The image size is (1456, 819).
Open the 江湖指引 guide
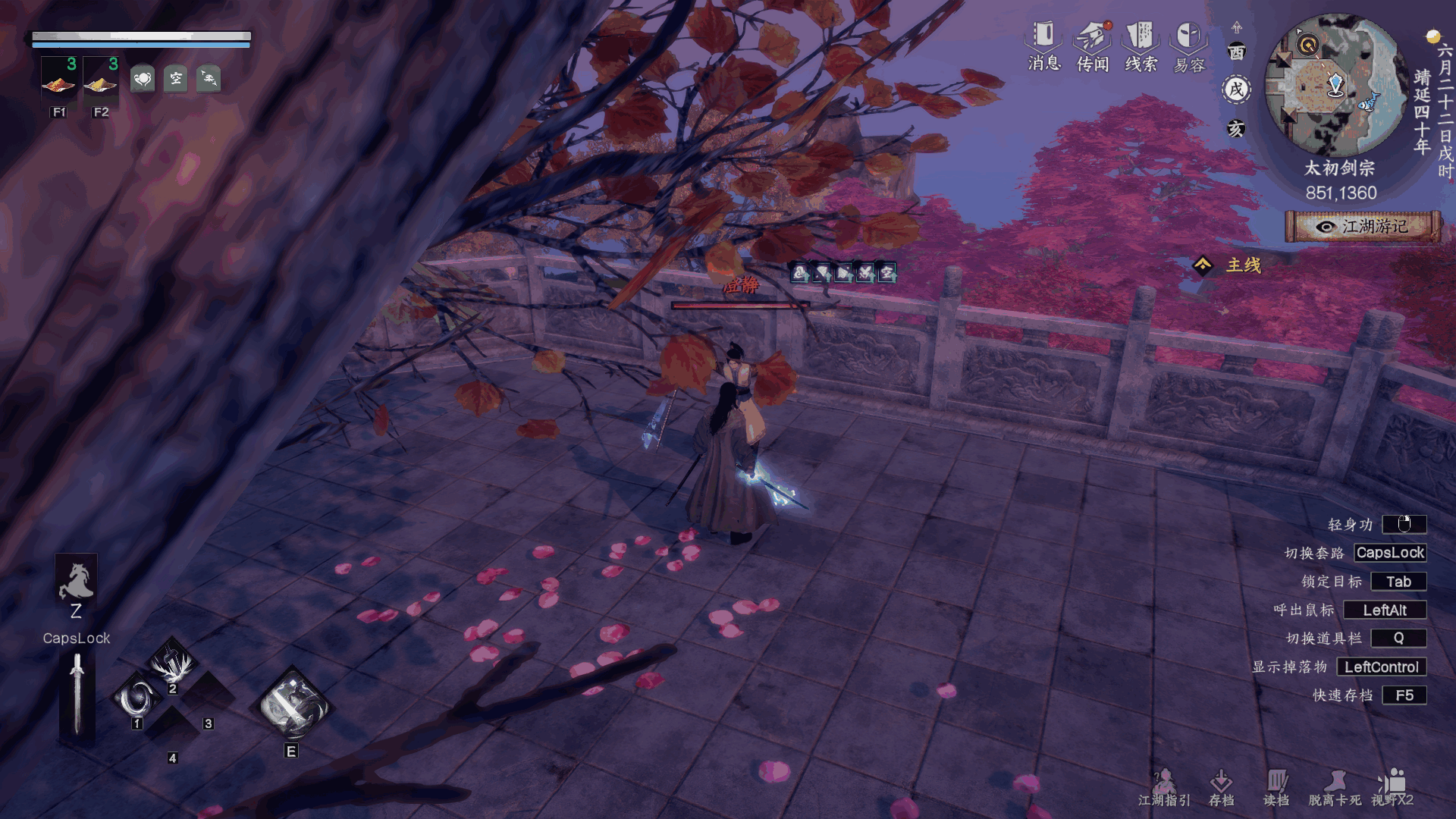1164,787
